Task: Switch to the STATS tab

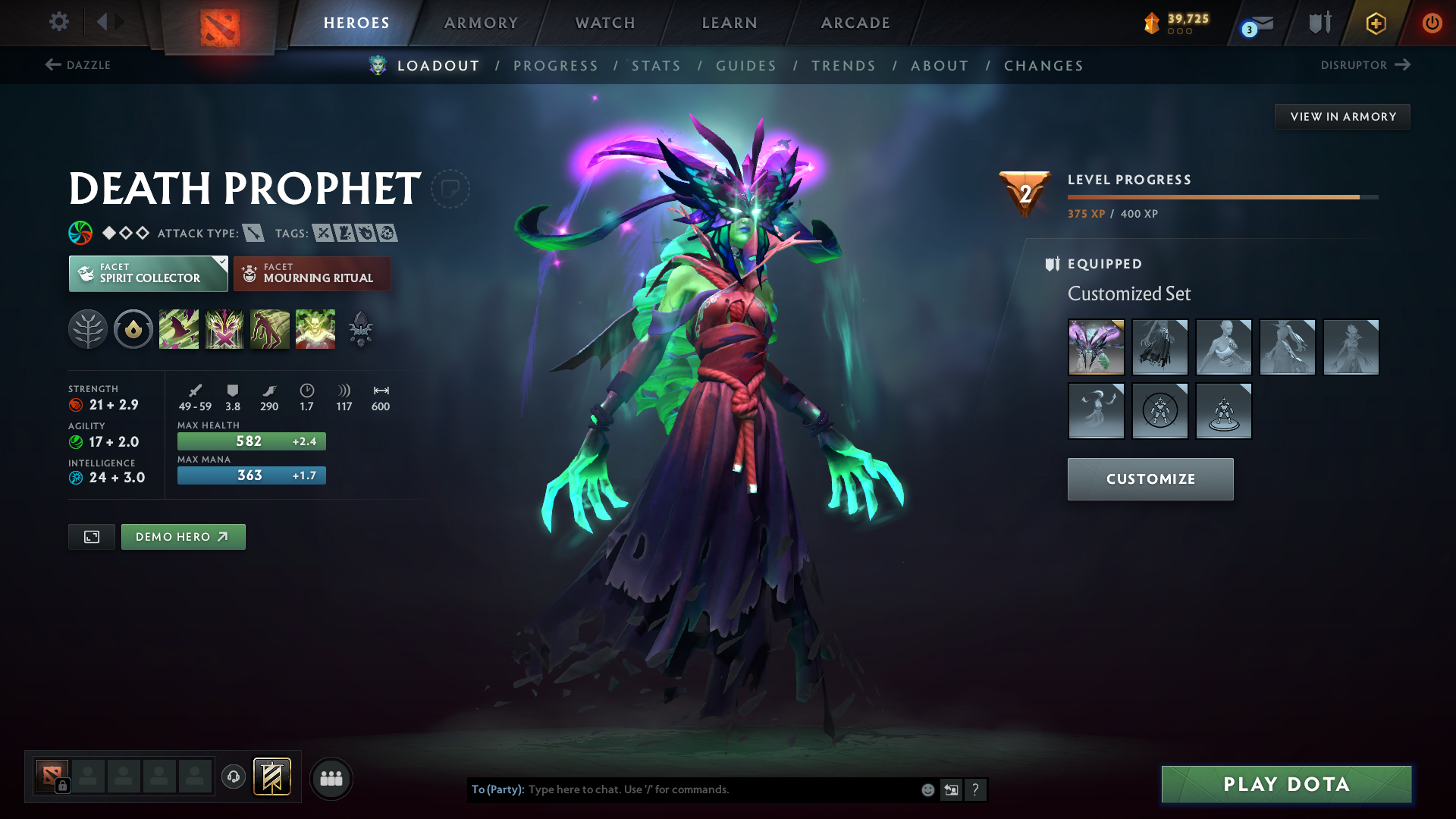Action: [x=656, y=65]
